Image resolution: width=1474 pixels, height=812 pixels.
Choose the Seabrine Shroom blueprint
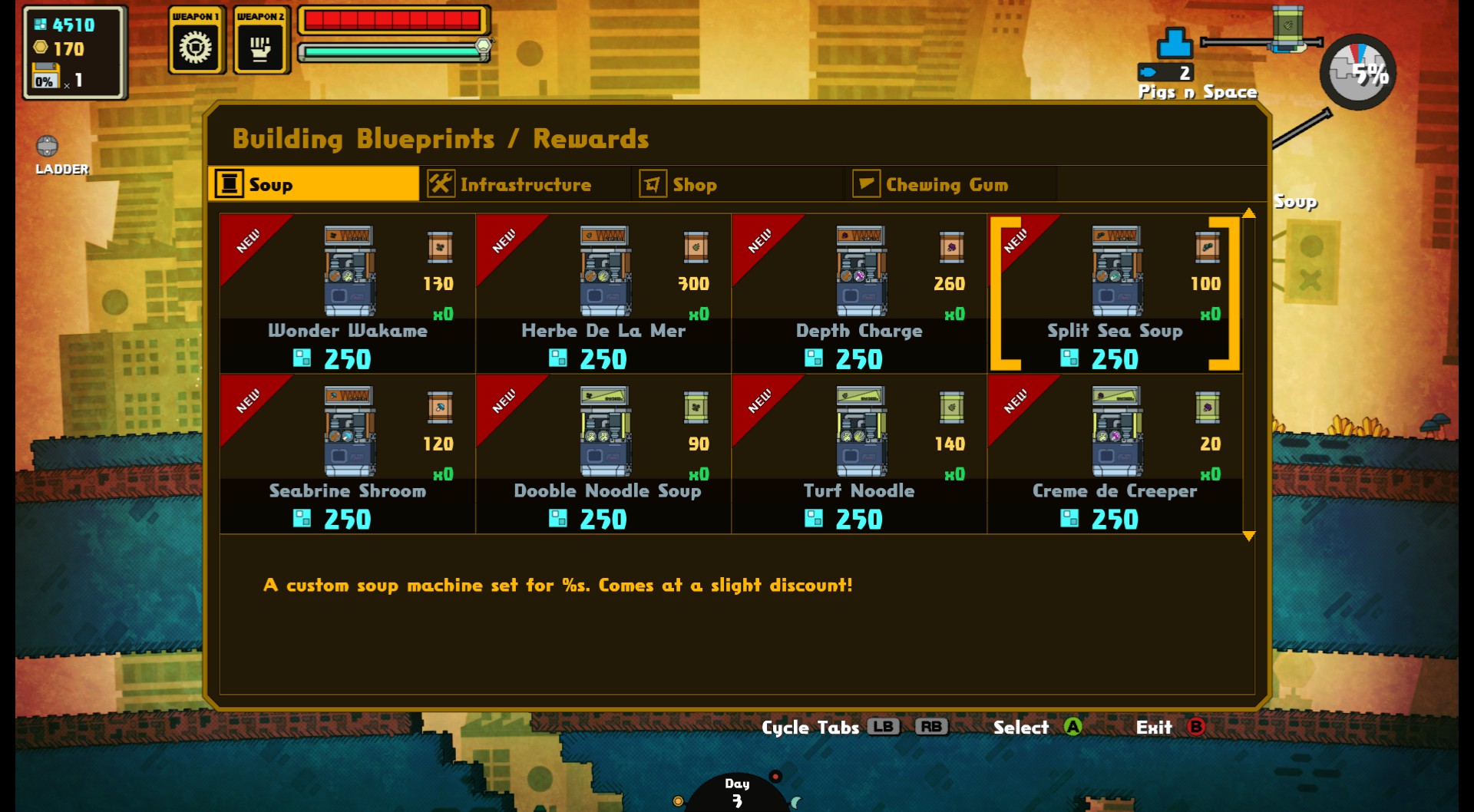coord(348,454)
